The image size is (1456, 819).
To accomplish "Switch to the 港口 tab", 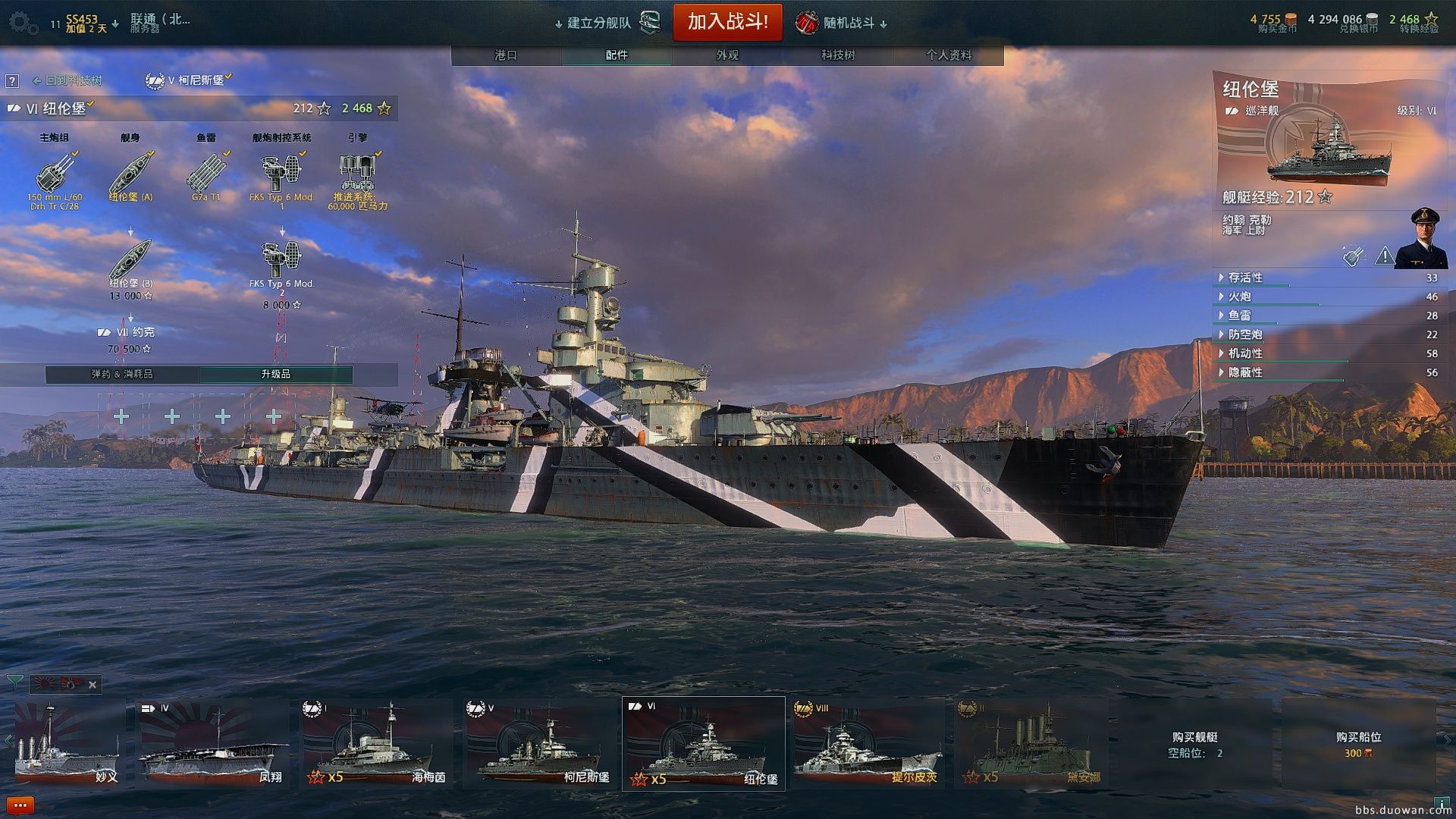I will [x=506, y=55].
